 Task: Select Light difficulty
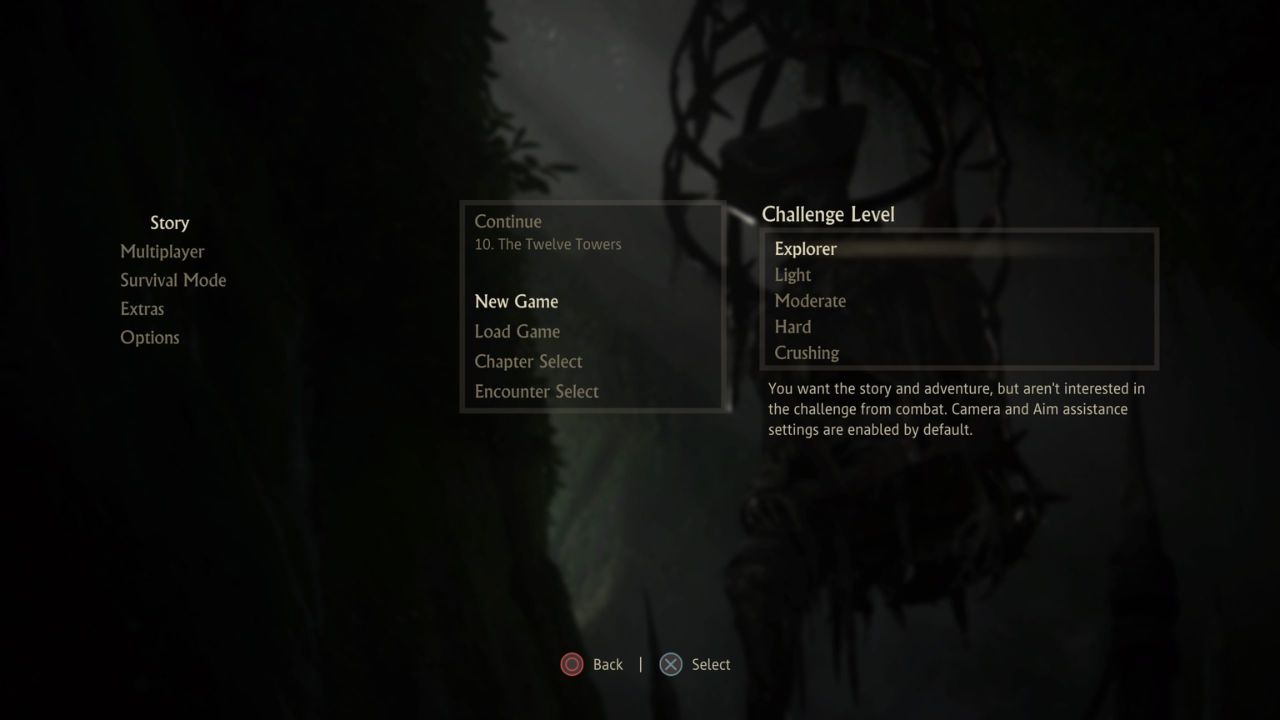[x=793, y=275]
